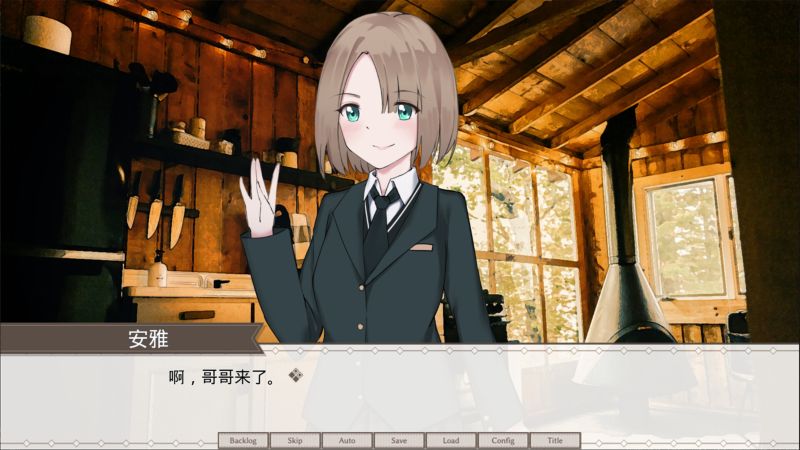Enable Auto text advance
Screen dimensions: 800x450
[x=347, y=440]
